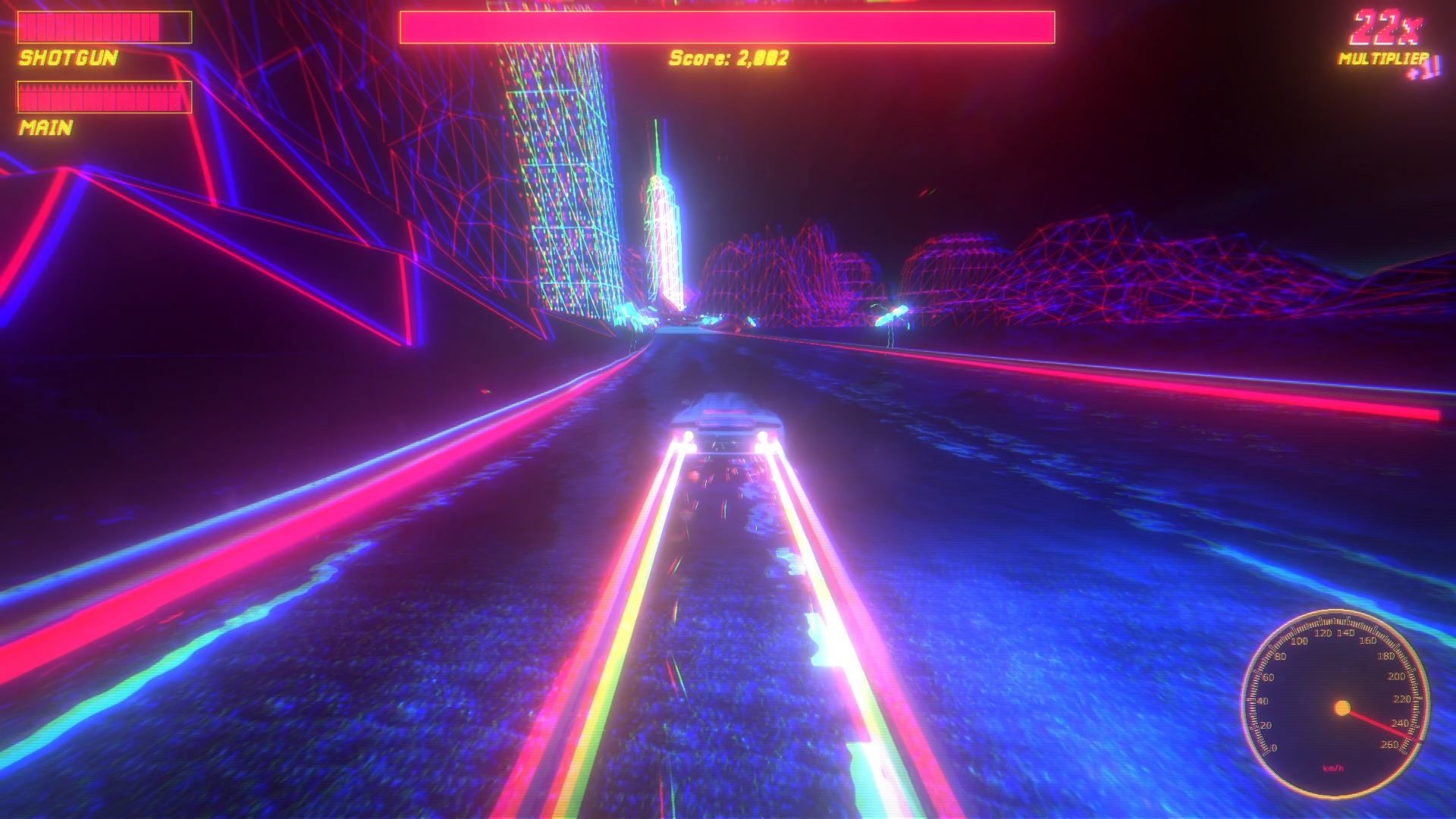This screenshot has height=819, width=1456.
Task: Select the MAIN weapon label
Action: click(45, 129)
